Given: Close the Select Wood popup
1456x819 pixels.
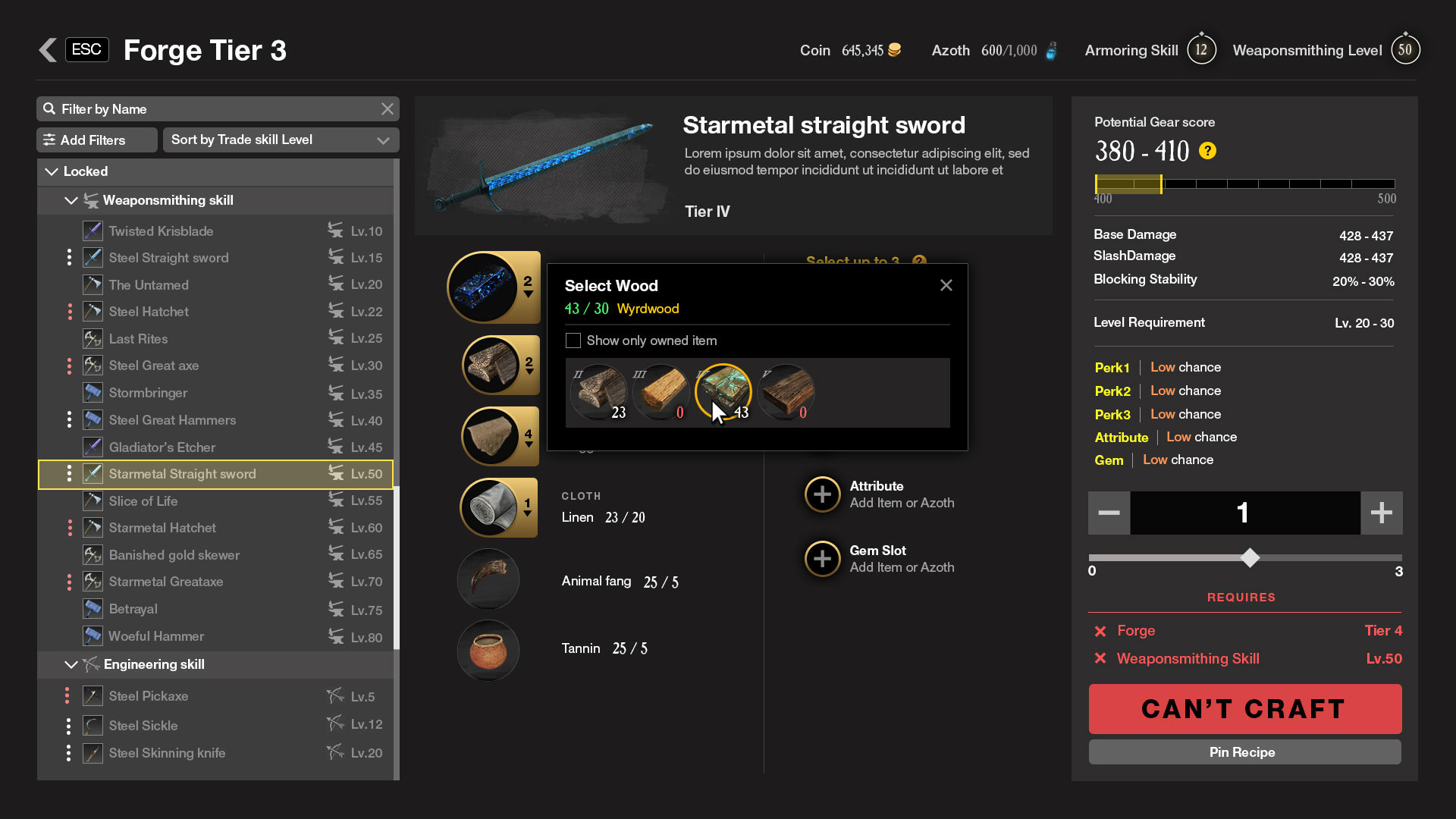Looking at the screenshot, I should [946, 286].
